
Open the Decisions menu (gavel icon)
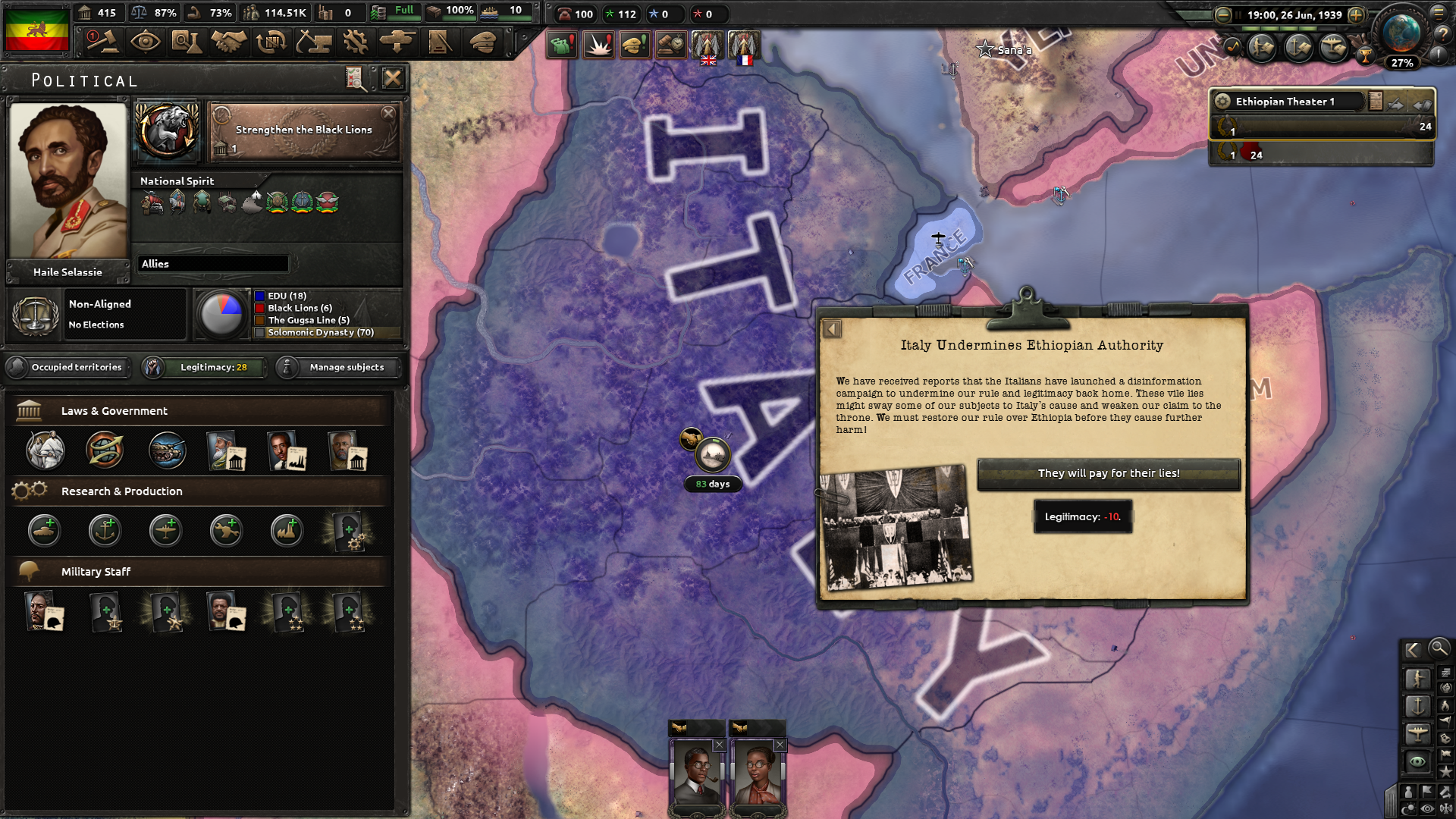click(104, 43)
